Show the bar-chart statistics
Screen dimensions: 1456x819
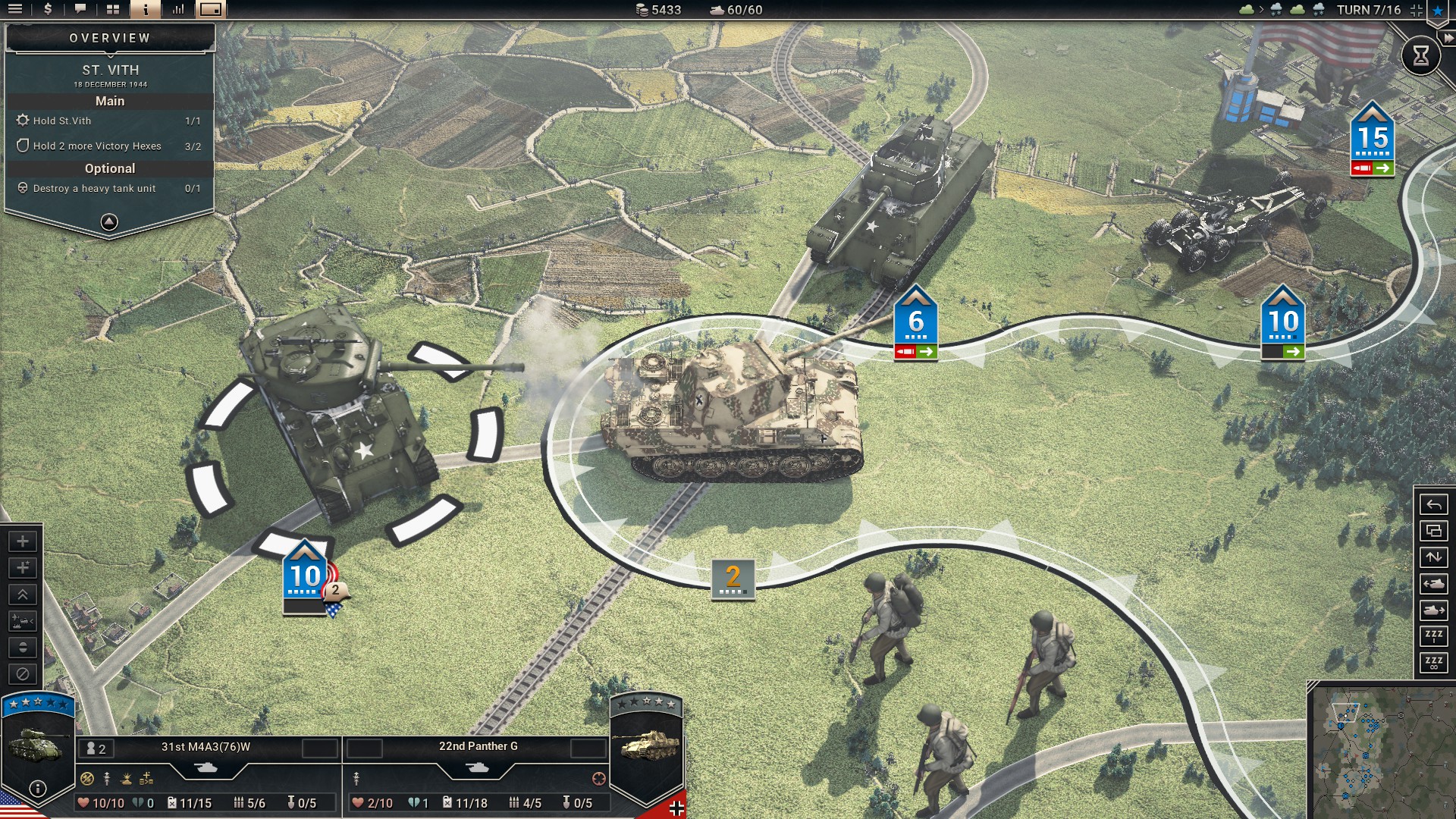click(178, 10)
